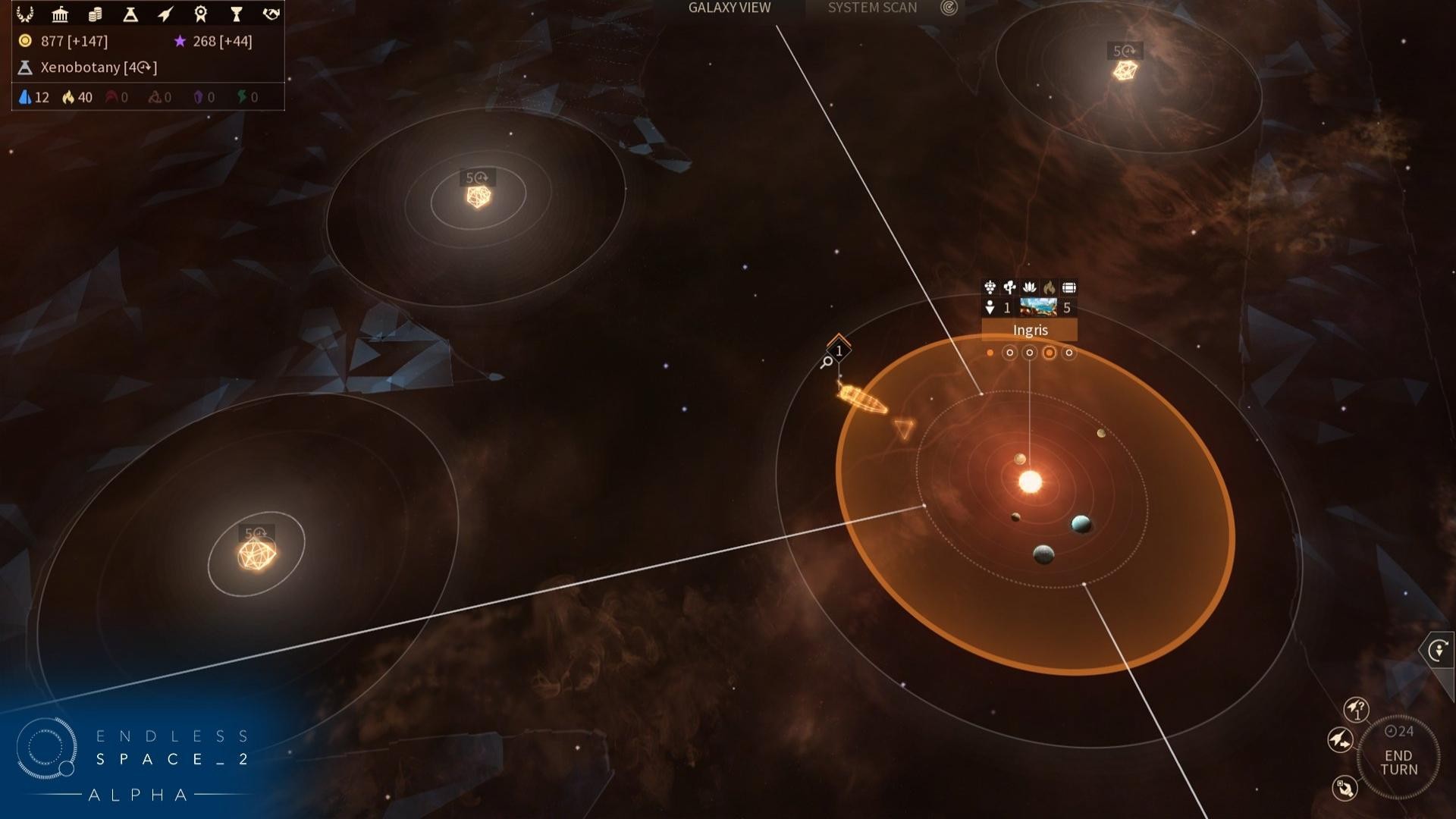Open the research flask screen

pyautogui.click(x=130, y=14)
